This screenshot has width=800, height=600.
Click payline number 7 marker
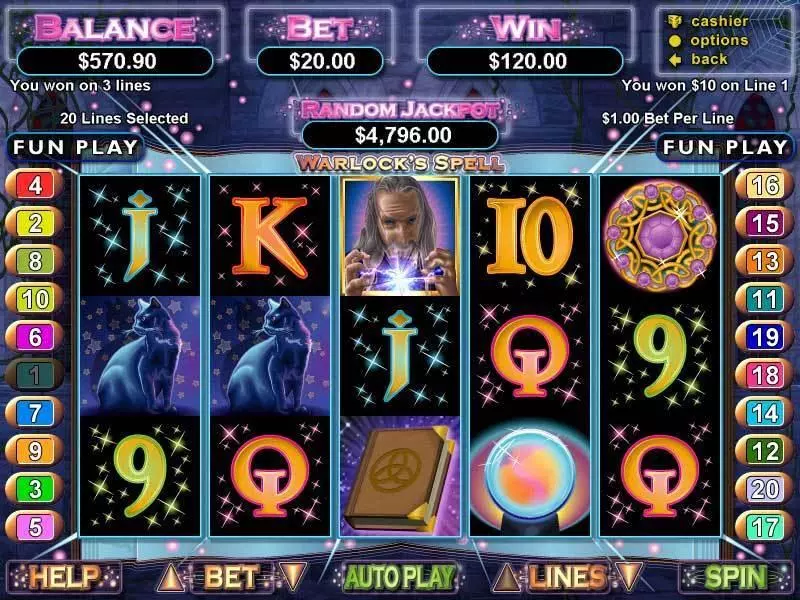point(34,412)
